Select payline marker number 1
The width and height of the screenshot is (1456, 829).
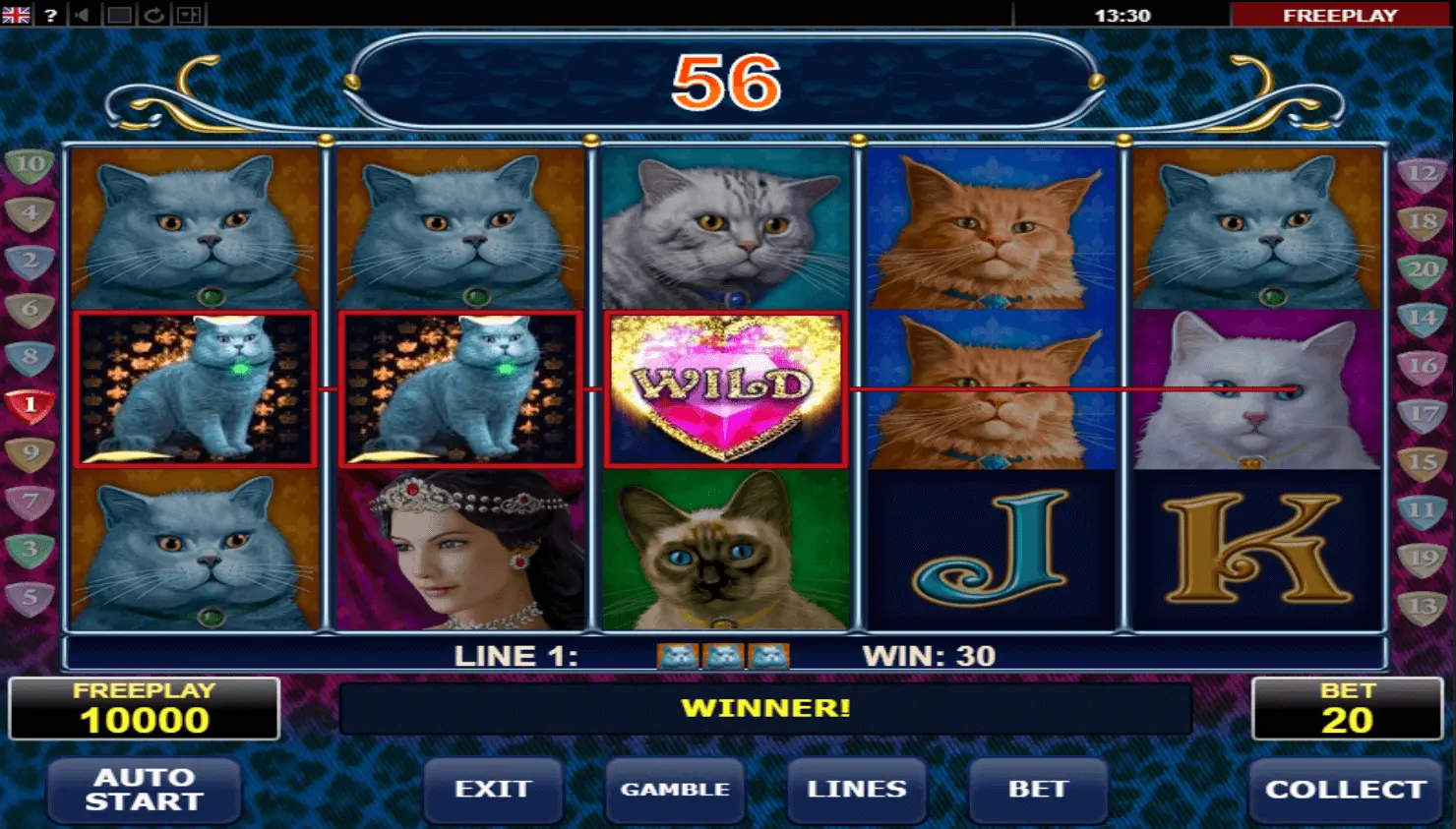click(30, 404)
